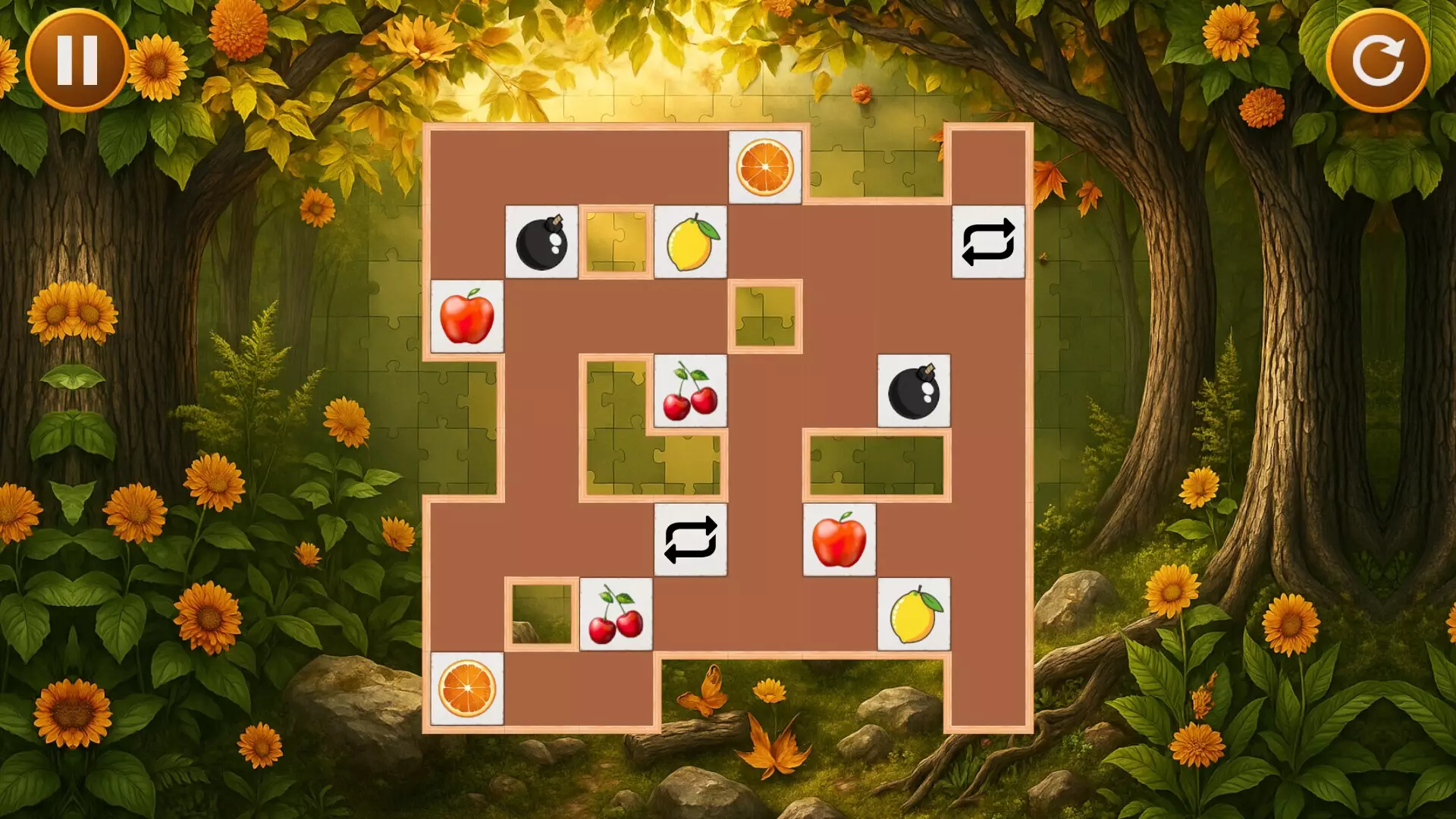The height and width of the screenshot is (819, 1456).
Task: Select the bomb tile near the top left
Action: (x=540, y=243)
